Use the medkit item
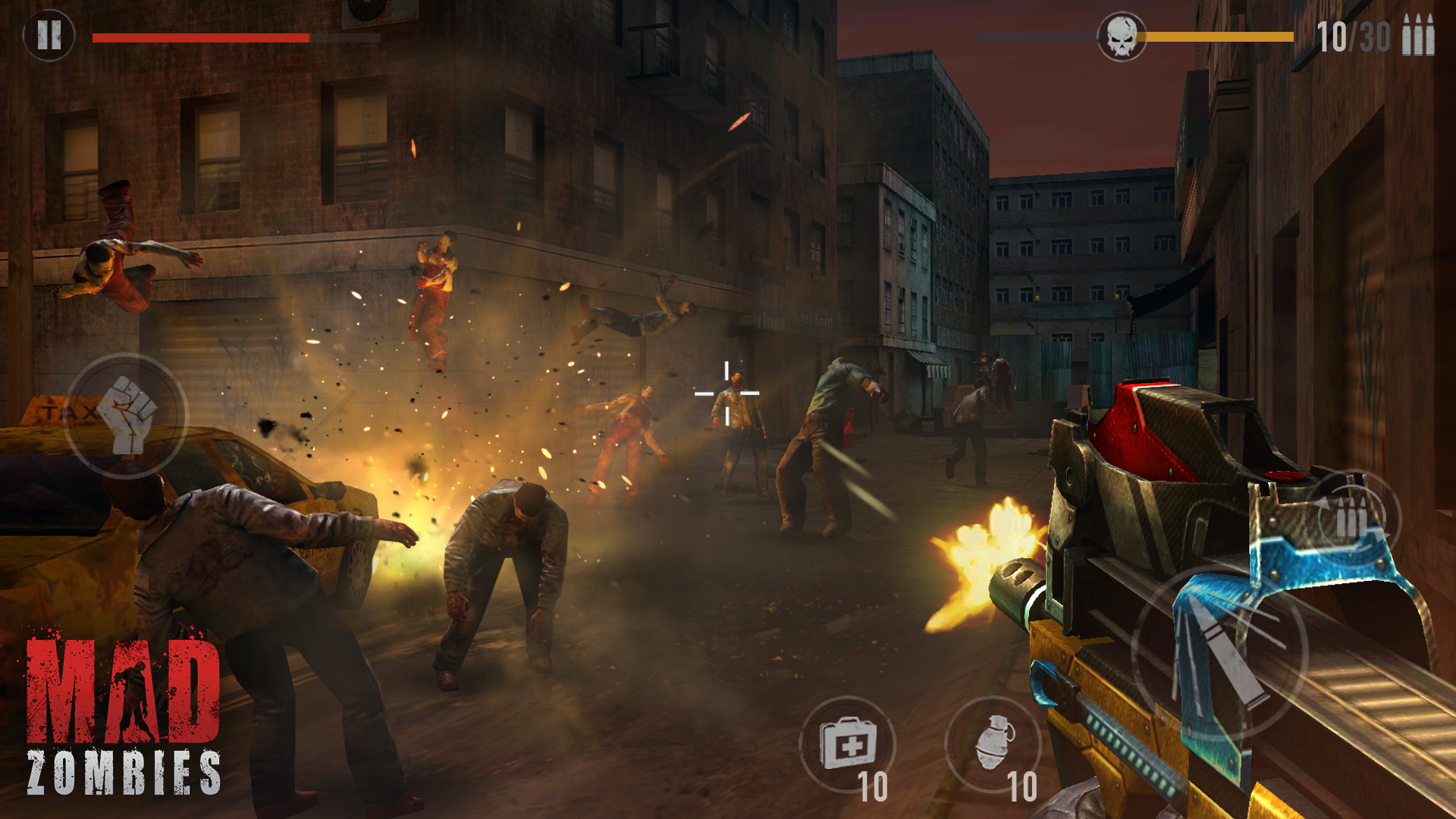Image resolution: width=1456 pixels, height=819 pixels. 847,744
